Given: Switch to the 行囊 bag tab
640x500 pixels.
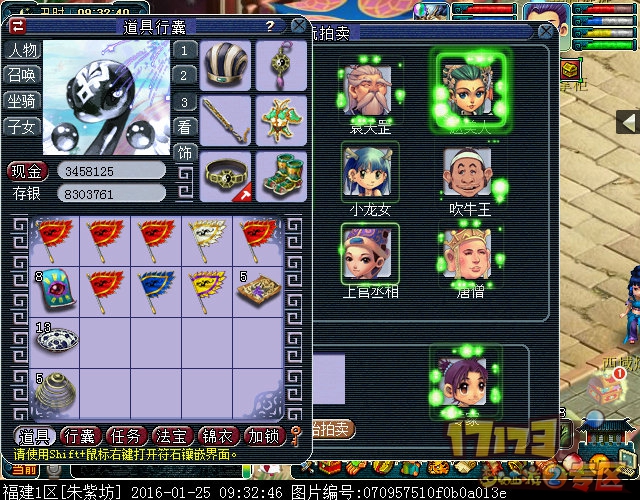Looking at the screenshot, I should point(82,435).
